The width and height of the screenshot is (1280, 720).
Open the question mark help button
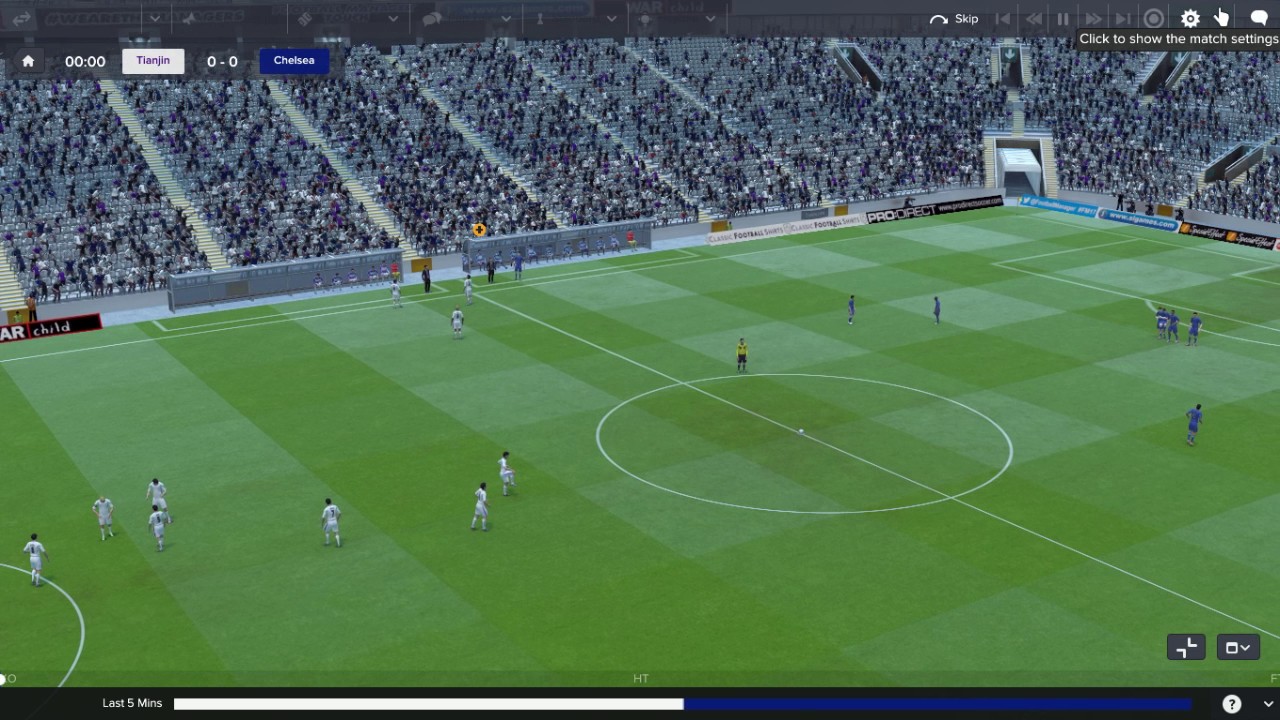click(x=1232, y=703)
